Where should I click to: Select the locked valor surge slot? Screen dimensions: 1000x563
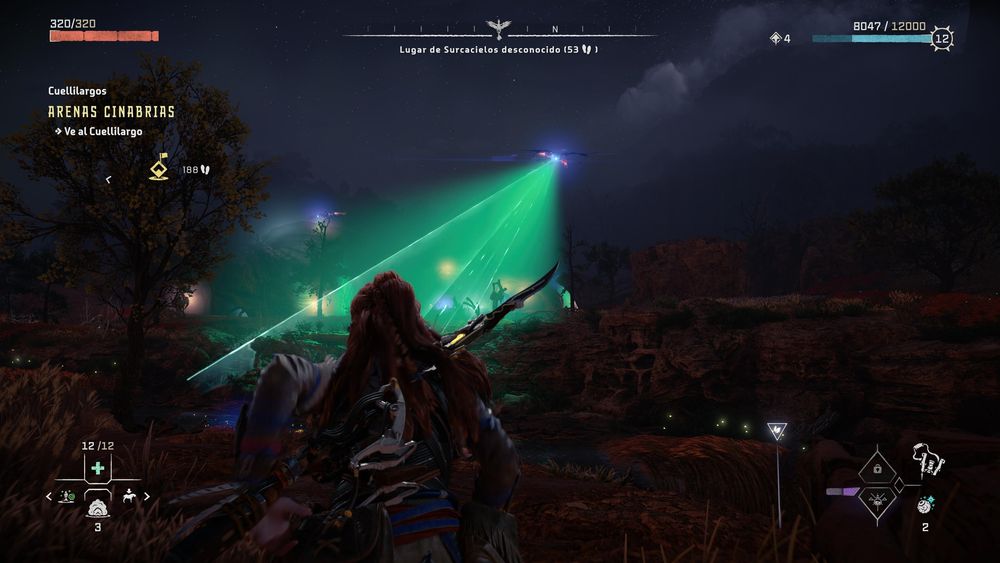[x=877, y=467]
